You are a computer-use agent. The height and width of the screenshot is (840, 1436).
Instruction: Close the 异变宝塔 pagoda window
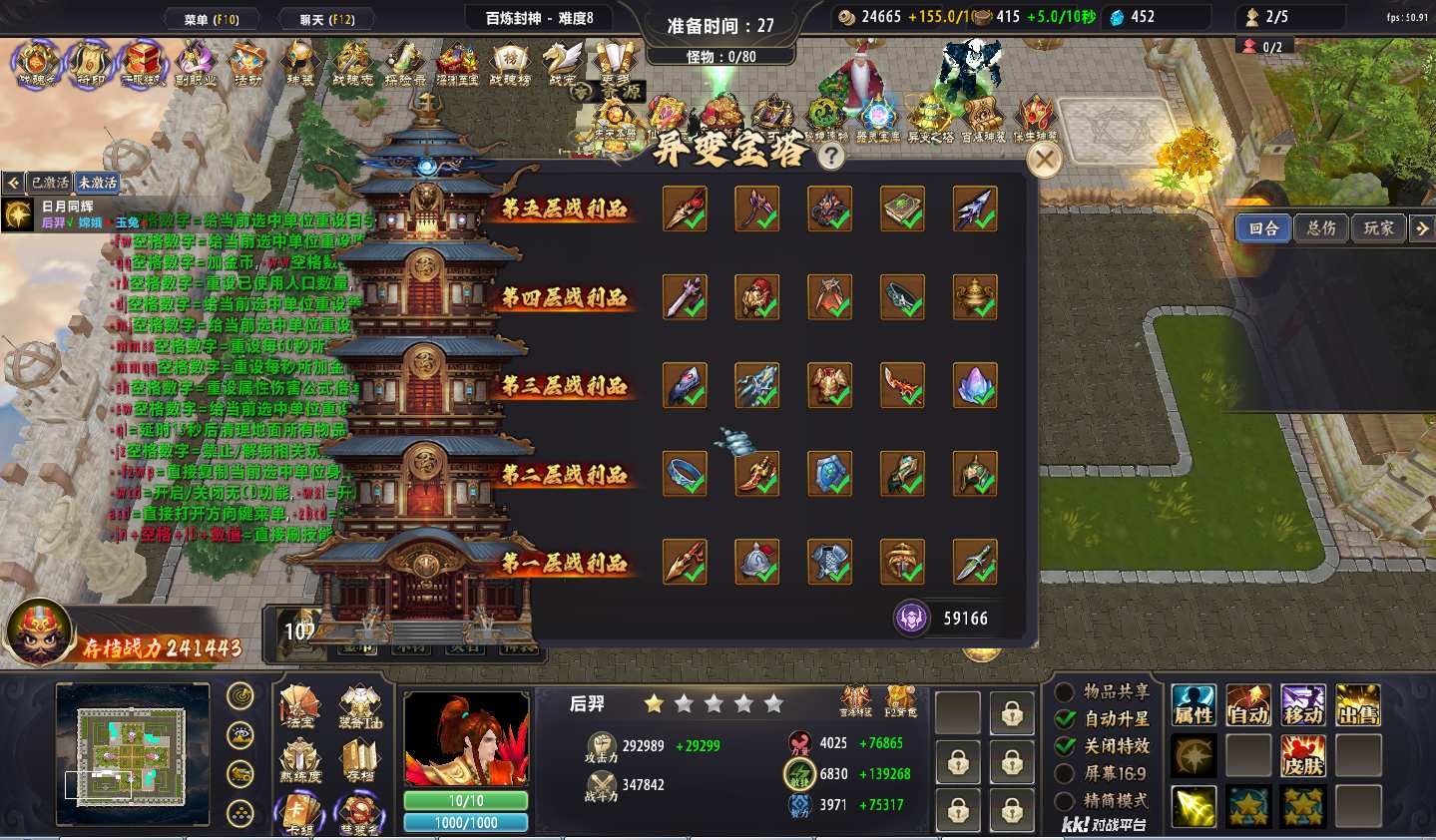(x=1044, y=159)
